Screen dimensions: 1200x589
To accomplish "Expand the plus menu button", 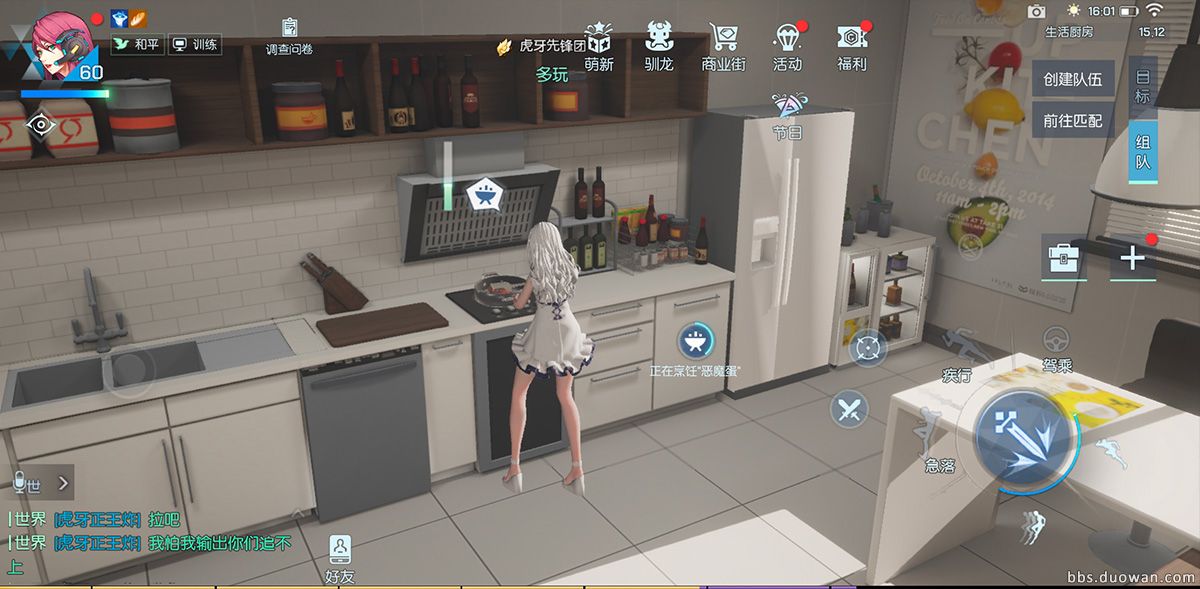I will click(1132, 258).
